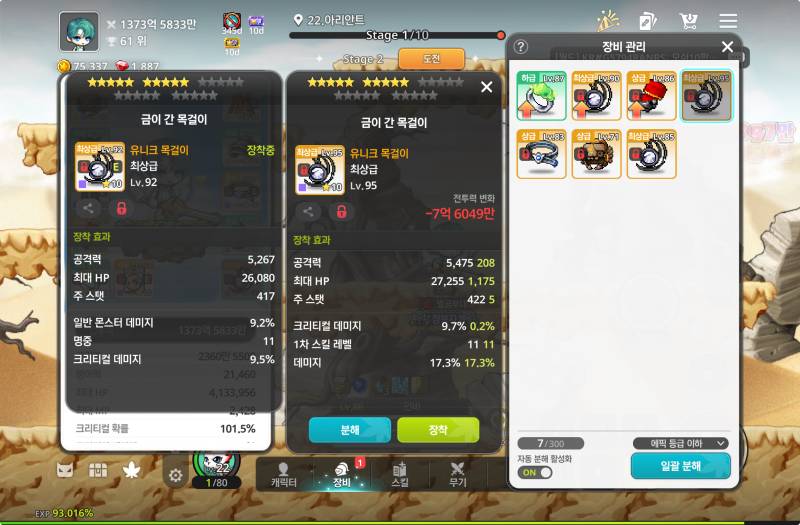Start bulk dismantle with 일괄 분해
The width and height of the screenshot is (800, 525).
coord(680,466)
